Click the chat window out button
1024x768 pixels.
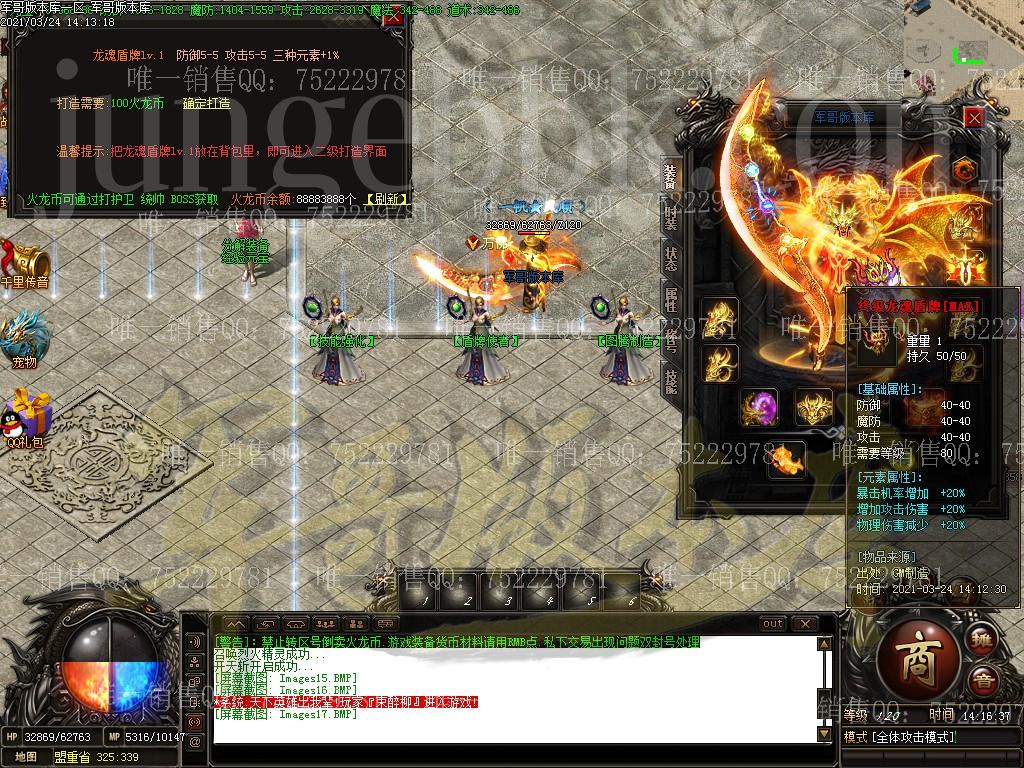tap(773, 624)
